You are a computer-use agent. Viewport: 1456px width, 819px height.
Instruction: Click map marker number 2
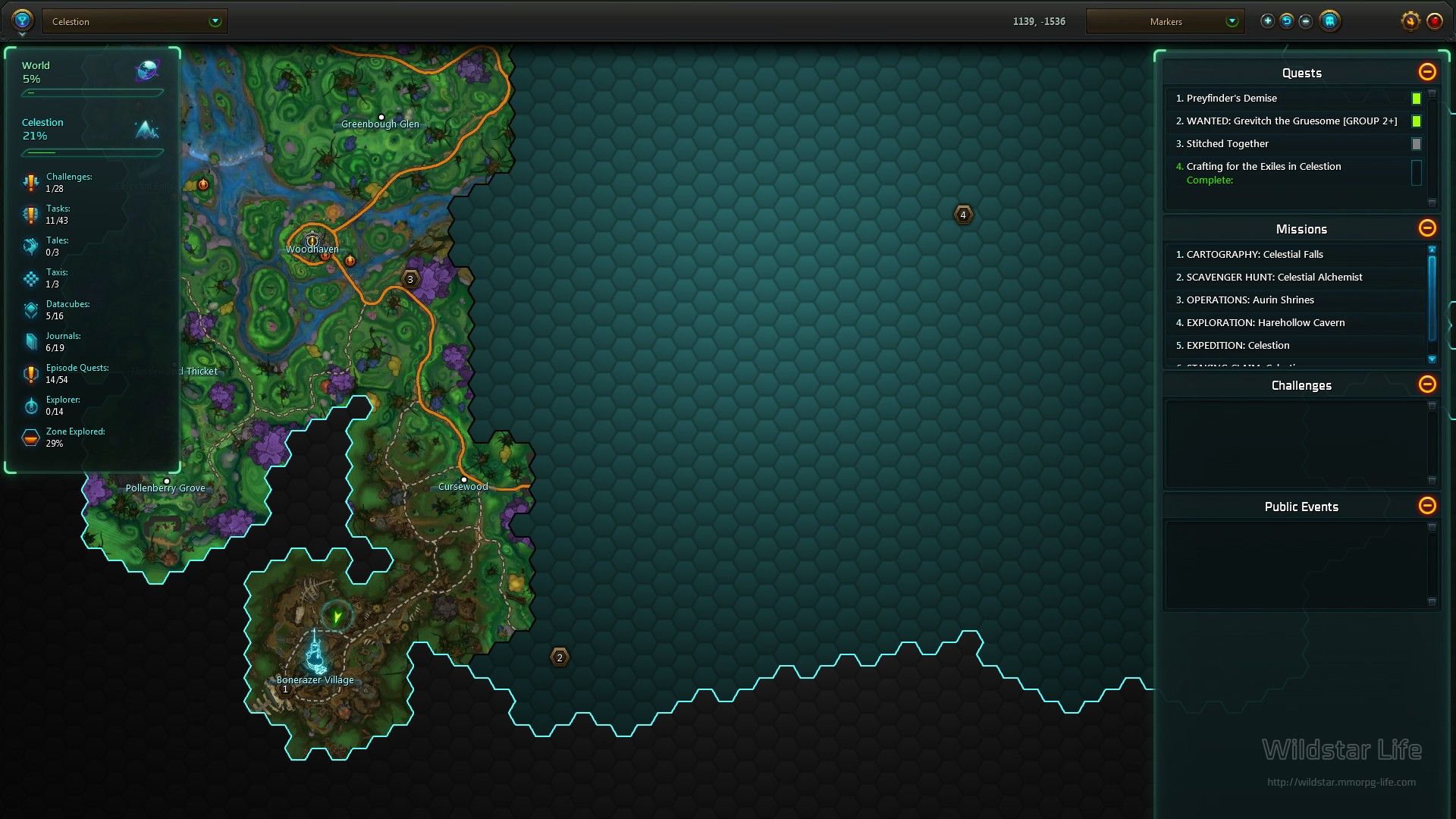click(x=560, y=657)
